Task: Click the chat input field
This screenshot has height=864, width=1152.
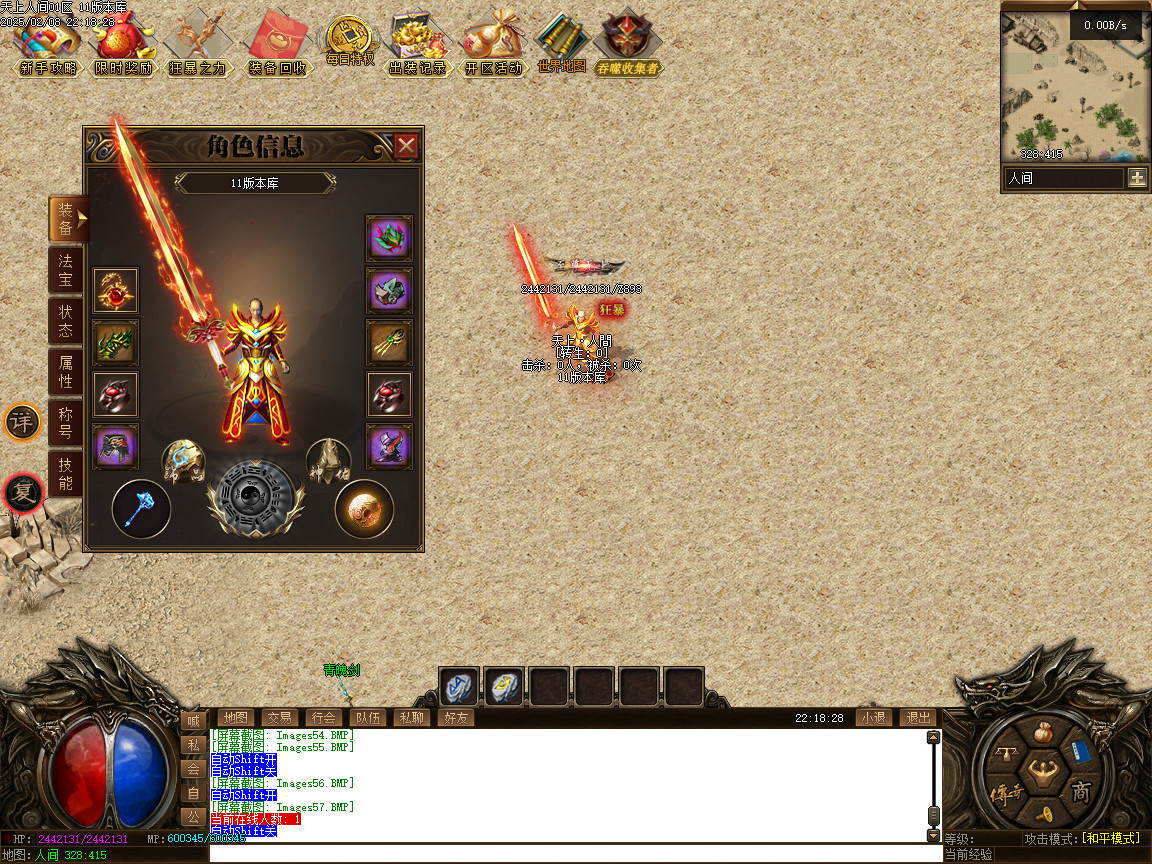Action: click(575, 855)
